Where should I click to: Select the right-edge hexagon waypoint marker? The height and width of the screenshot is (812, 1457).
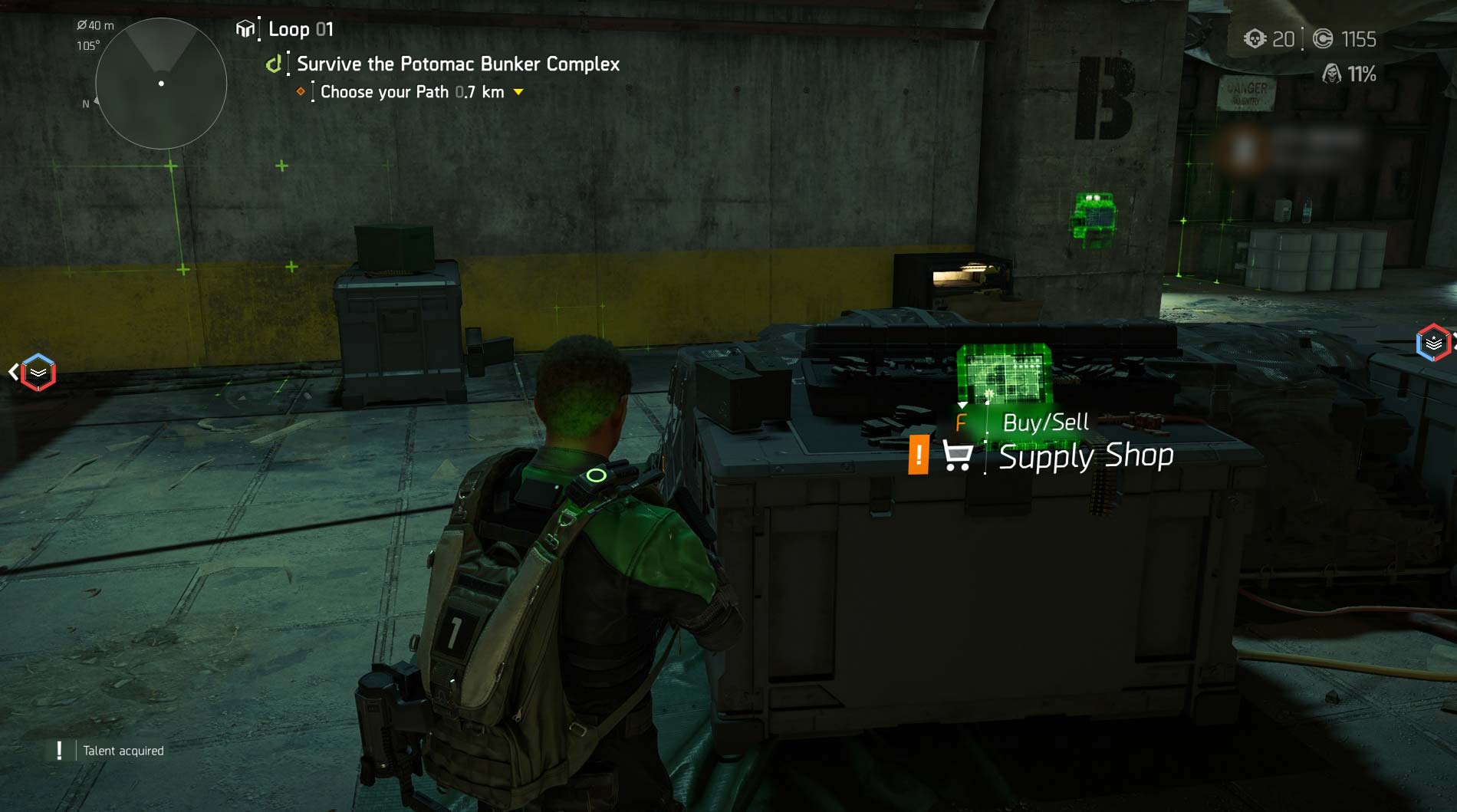click(1432, 343)
